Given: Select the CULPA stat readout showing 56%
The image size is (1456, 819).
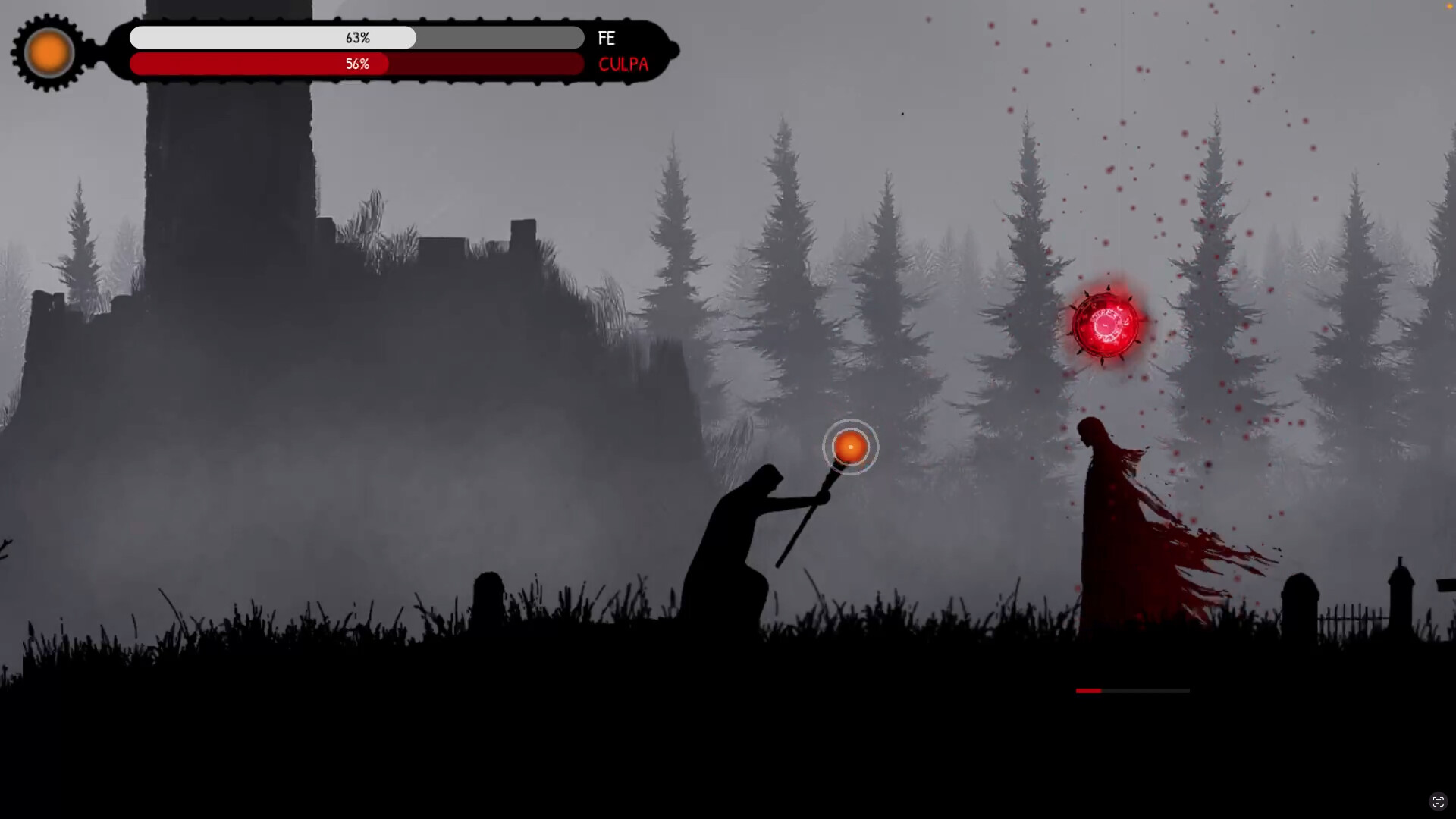Looking at the screenshot, I should [x=357, y=64].
